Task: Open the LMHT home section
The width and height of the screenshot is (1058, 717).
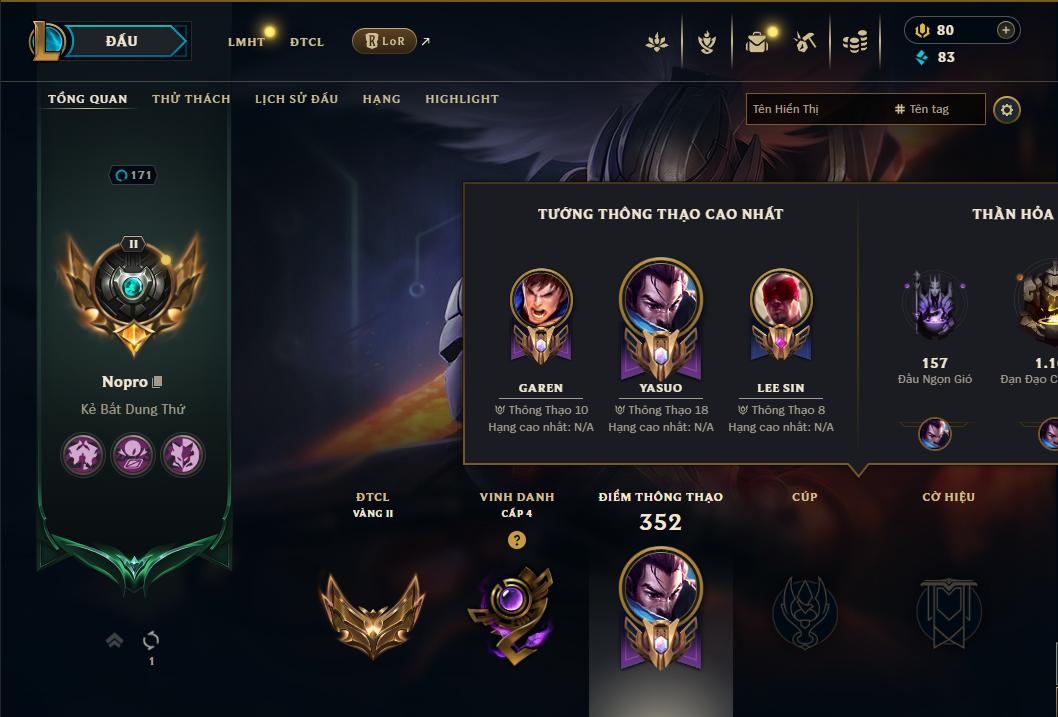Action: point(246,42)
